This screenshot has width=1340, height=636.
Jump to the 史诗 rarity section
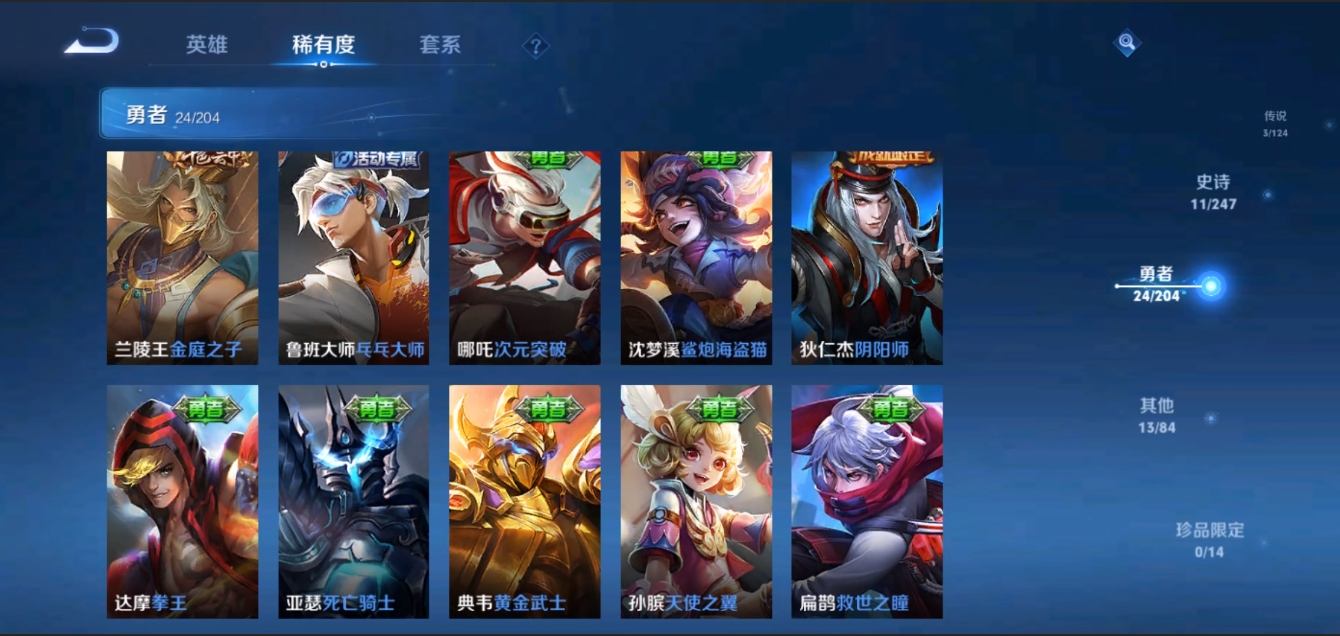pos(1213,192)
